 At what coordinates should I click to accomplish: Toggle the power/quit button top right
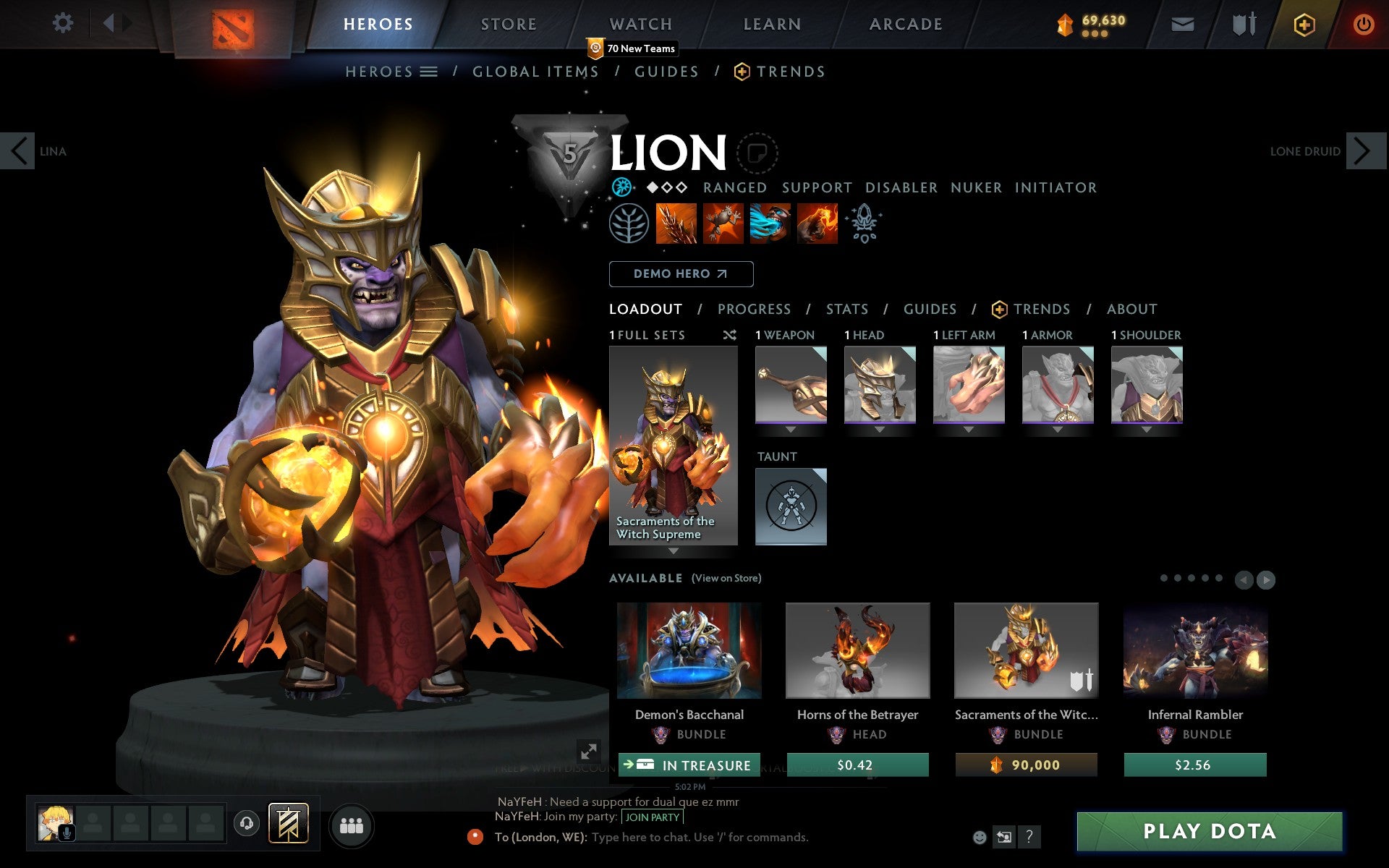coord(1363,23)
